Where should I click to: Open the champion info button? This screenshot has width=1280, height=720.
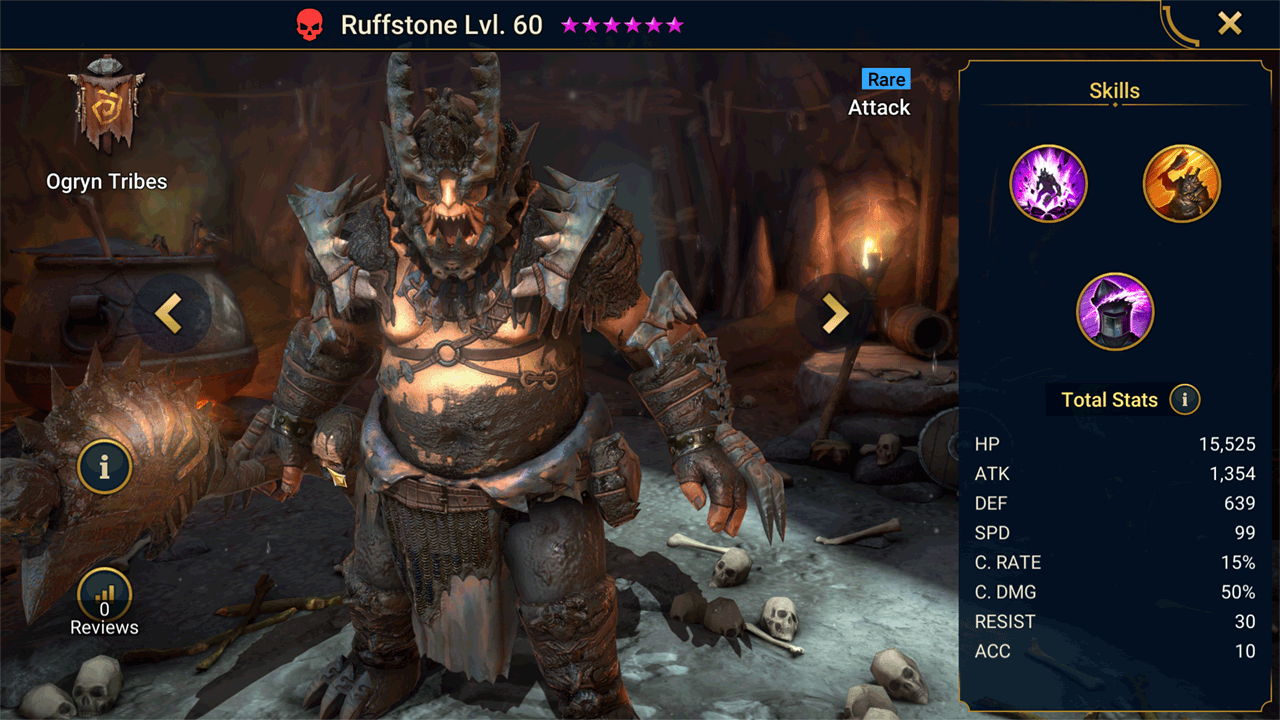pyautogui.click(x=104, y=465)
